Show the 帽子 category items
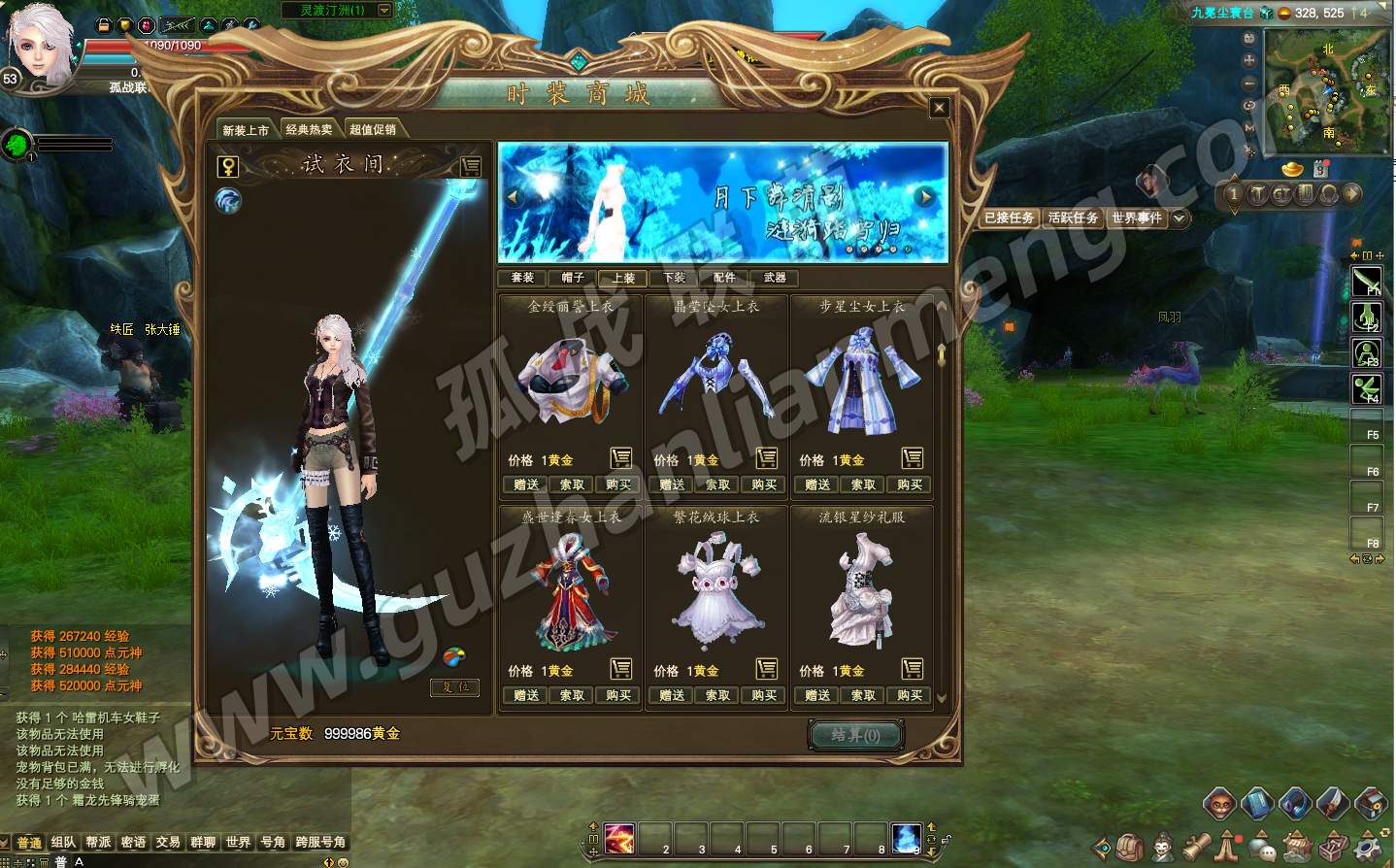1396x868 pixels. (573, 278)
